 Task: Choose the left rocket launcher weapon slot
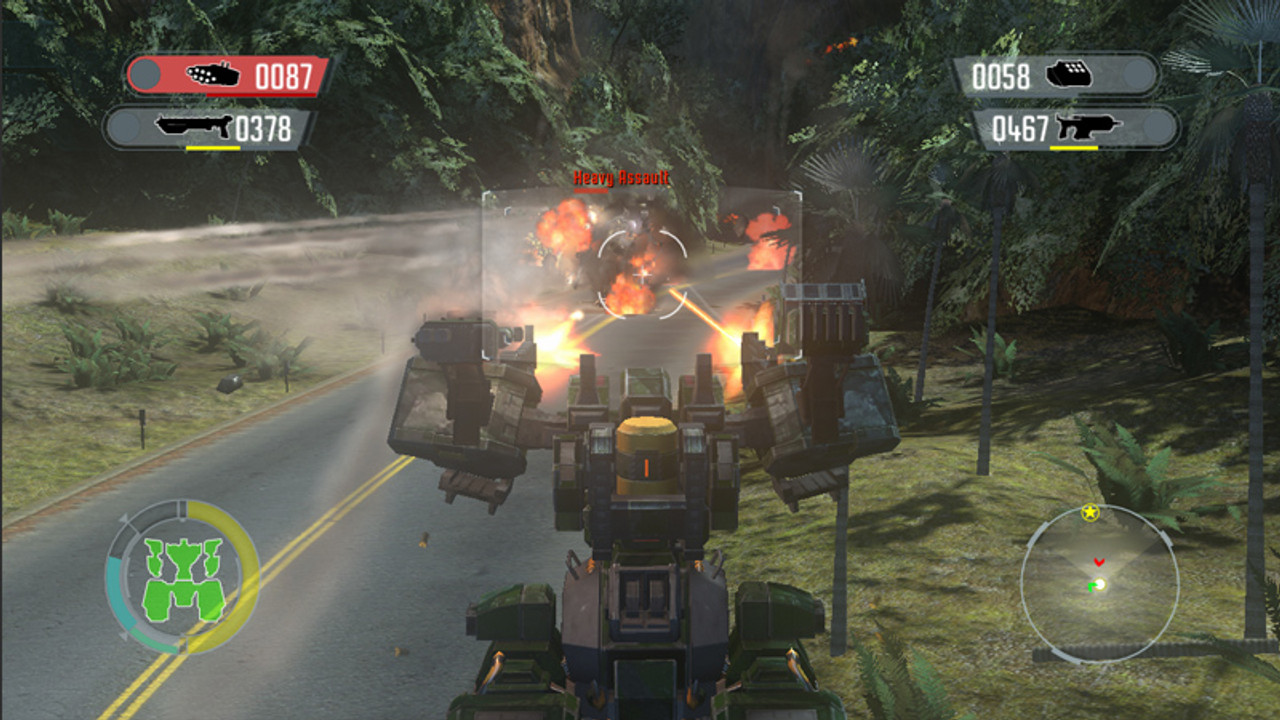click(x=210, y=128)
